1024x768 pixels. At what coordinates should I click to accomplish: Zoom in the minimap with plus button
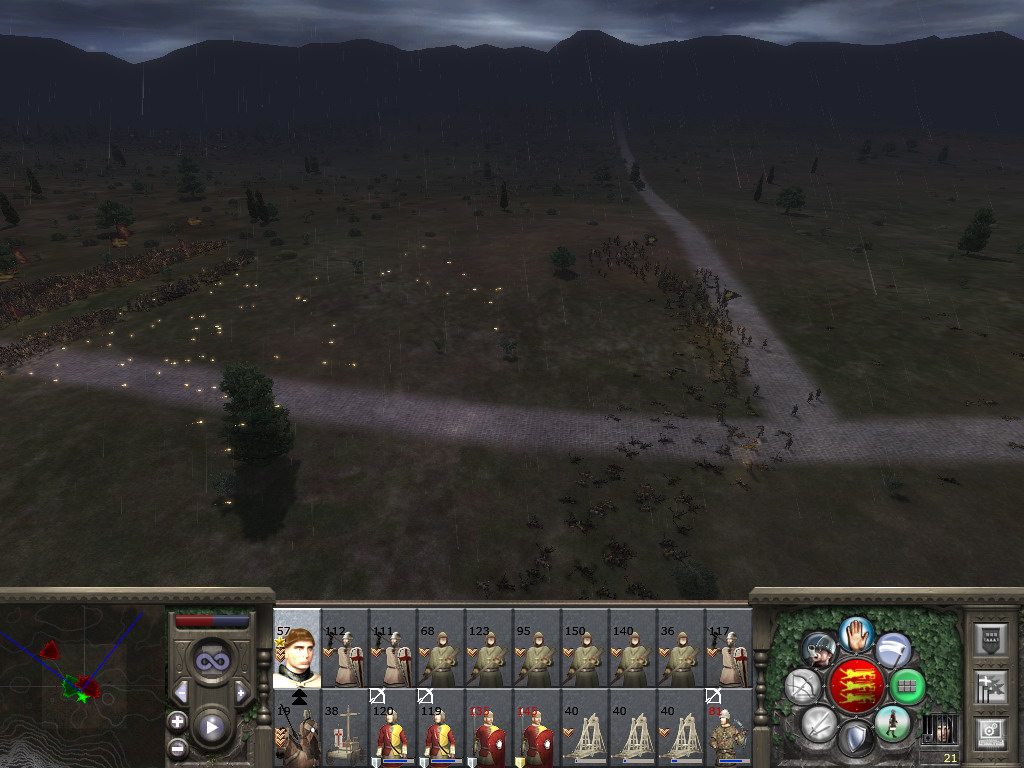[x=178, y=721]
